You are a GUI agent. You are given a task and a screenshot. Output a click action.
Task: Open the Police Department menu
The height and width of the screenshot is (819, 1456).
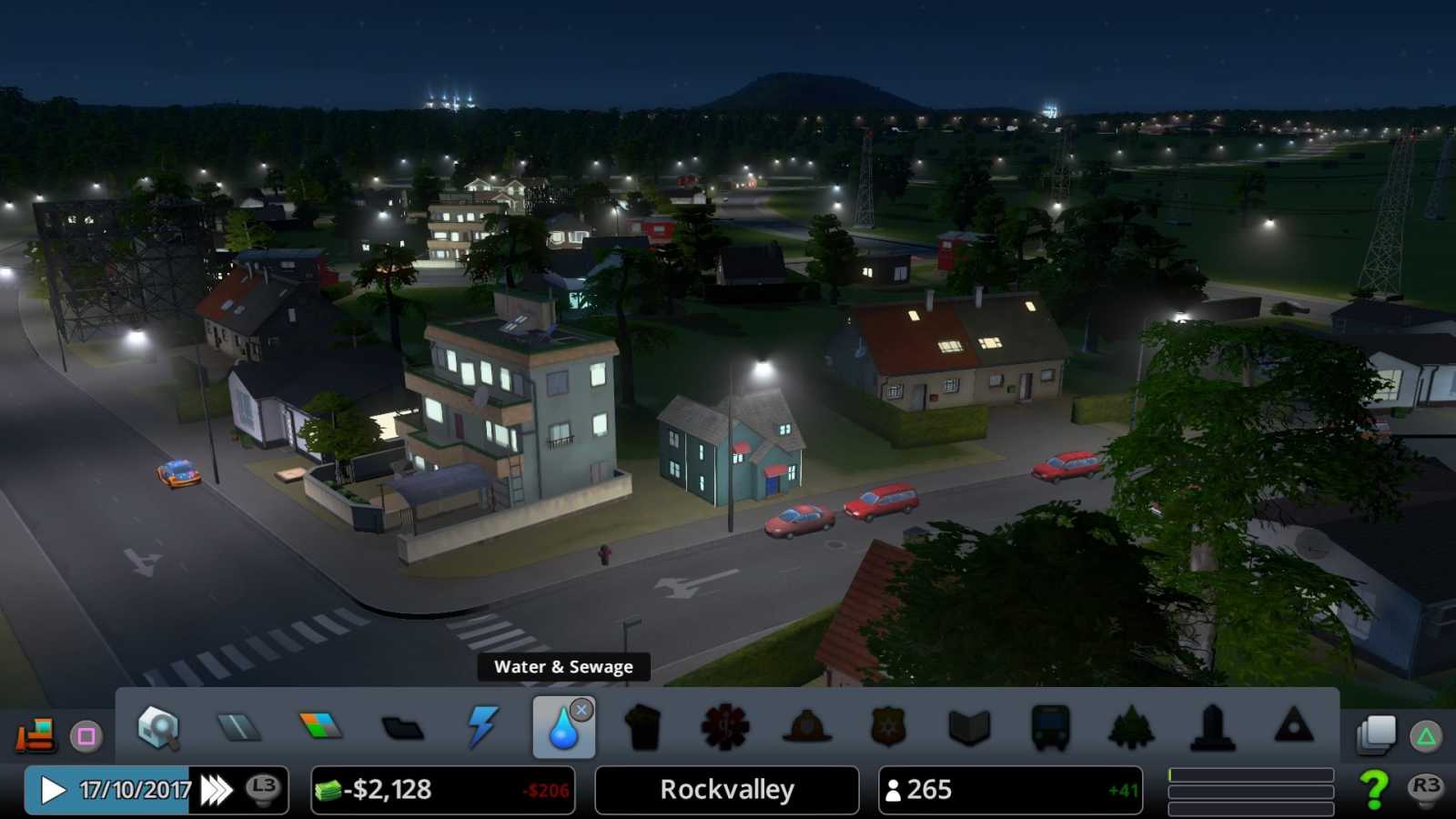click(x=887, y=728)
